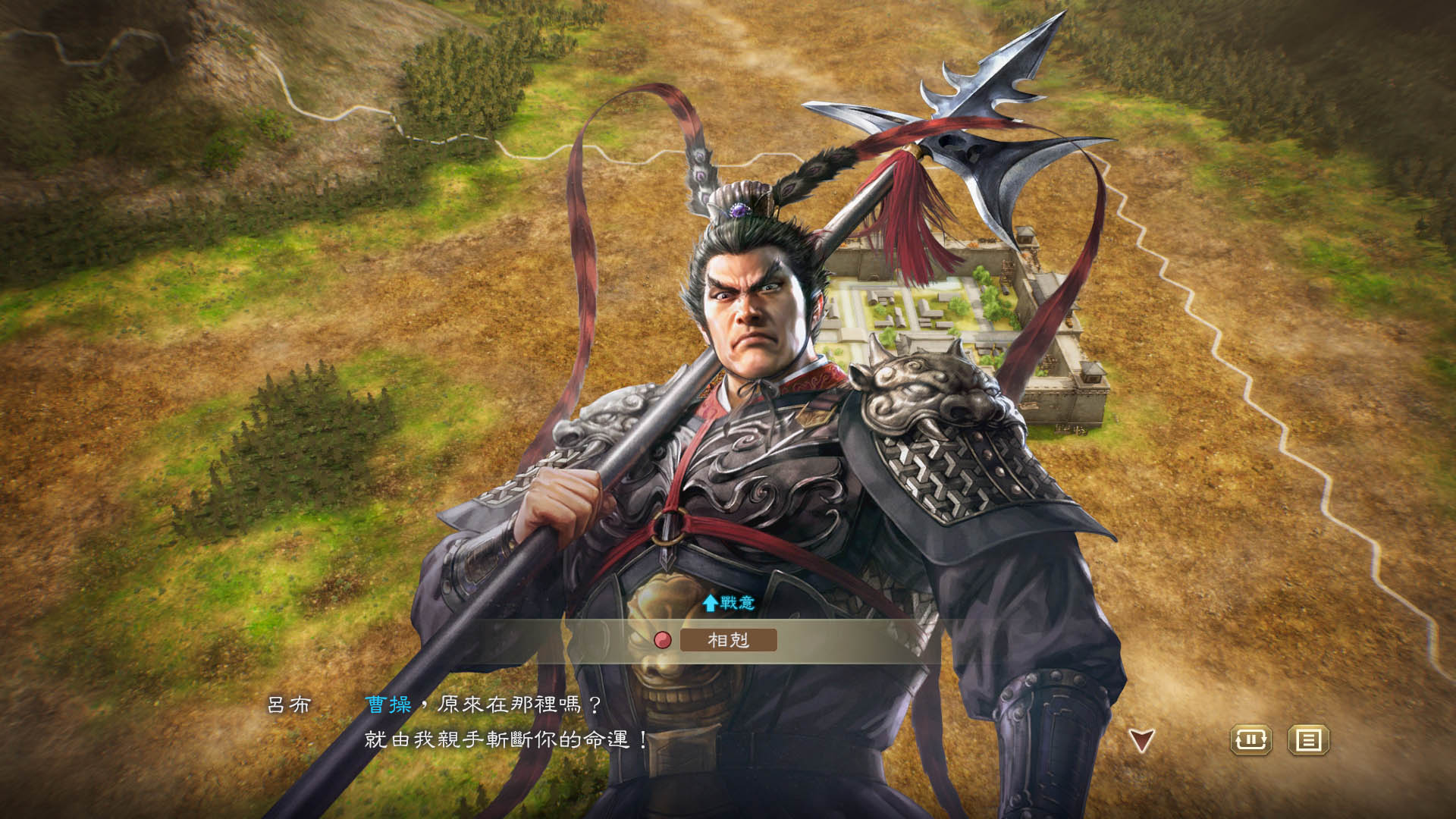Toggle auto-advance with the looping pause button
Image resolution: width=1456 pixels, height=819 pixels.
click(1250, 739)
